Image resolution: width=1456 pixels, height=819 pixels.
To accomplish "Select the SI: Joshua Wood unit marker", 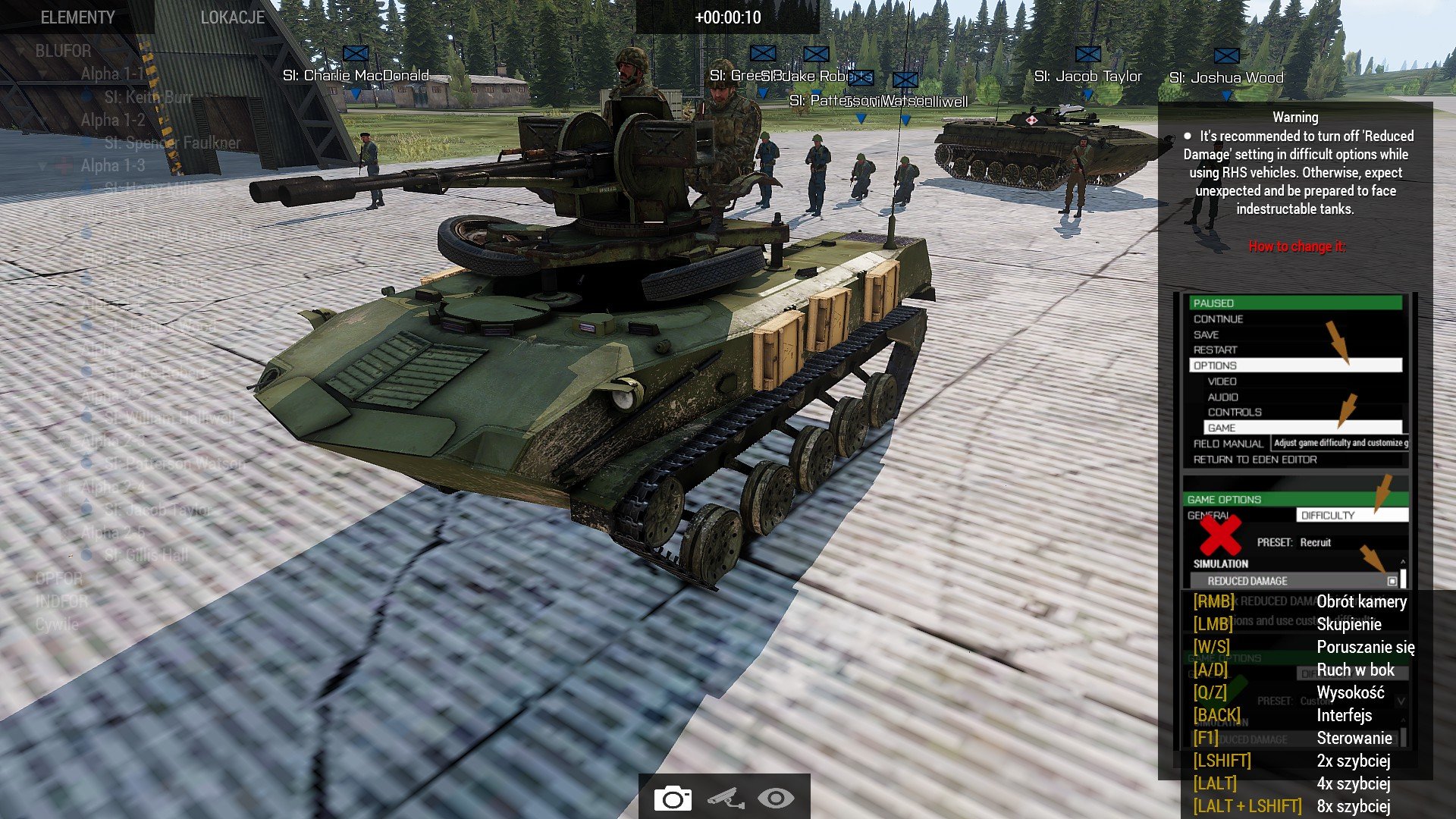I will tap(1226, 56).
